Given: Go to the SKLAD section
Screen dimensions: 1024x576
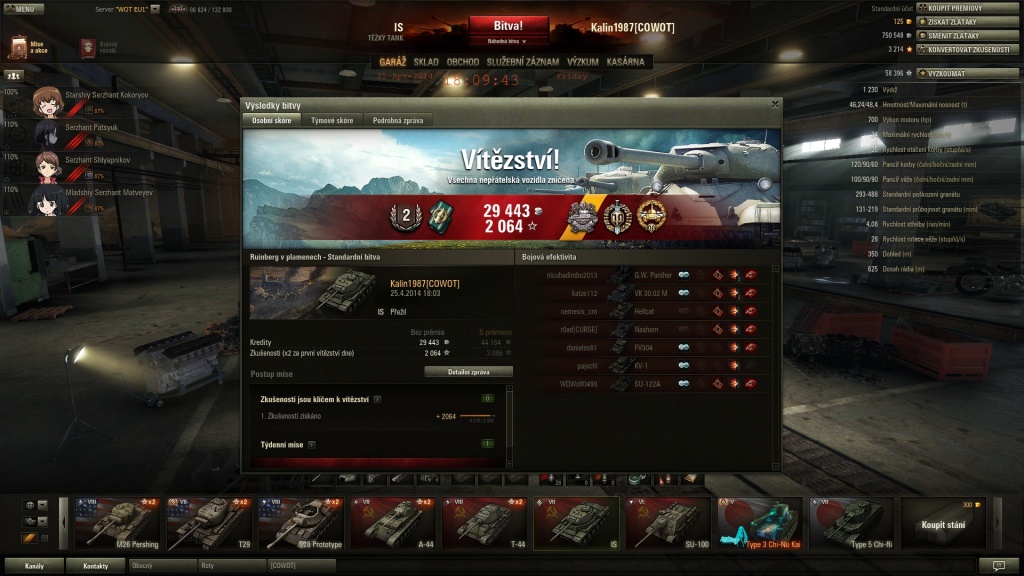Looking at the screenshot, I should point(426,62).
